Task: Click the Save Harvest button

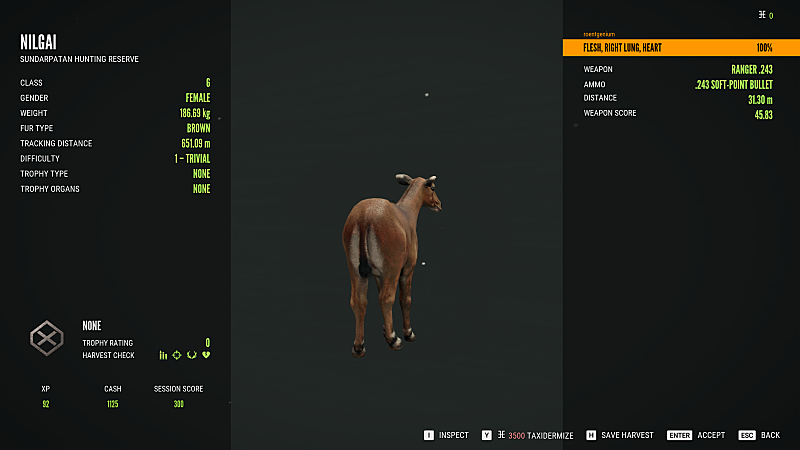Action: click(x=620, y=435)
